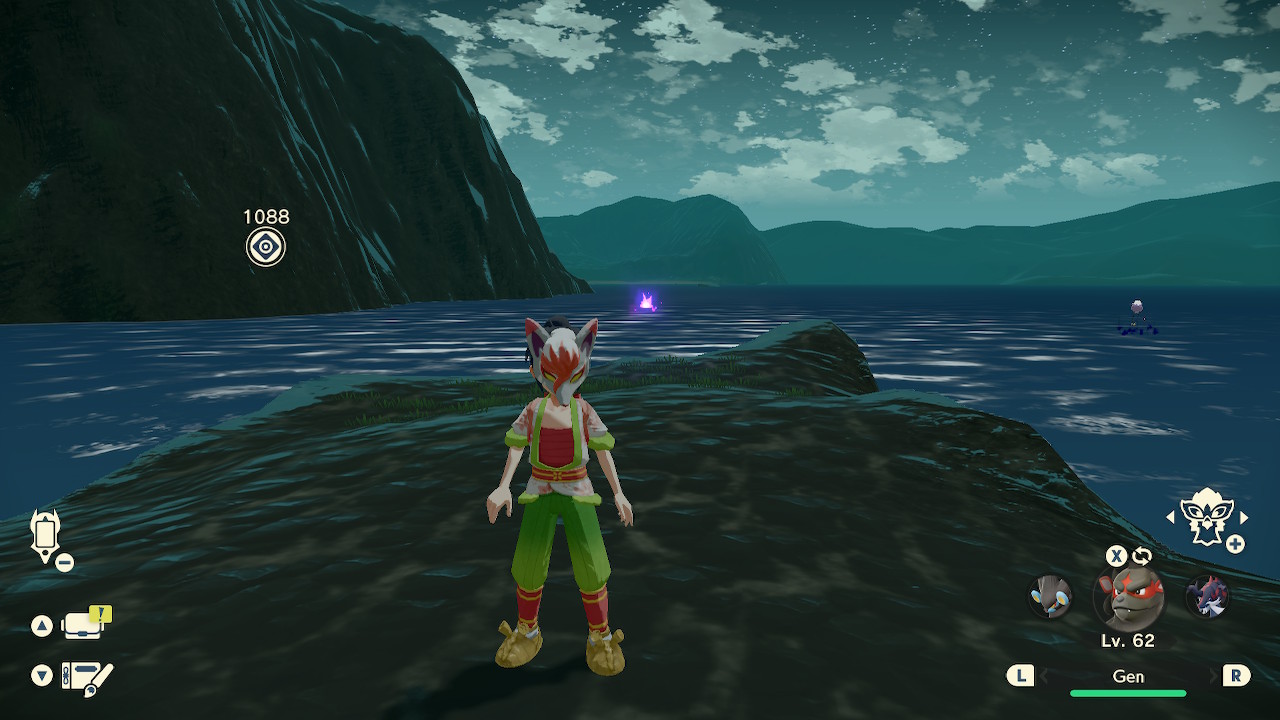The width and height of the screenshot is (1280, 720).
Task: Open the Arc Phone map icon
Action: point(45,536)
